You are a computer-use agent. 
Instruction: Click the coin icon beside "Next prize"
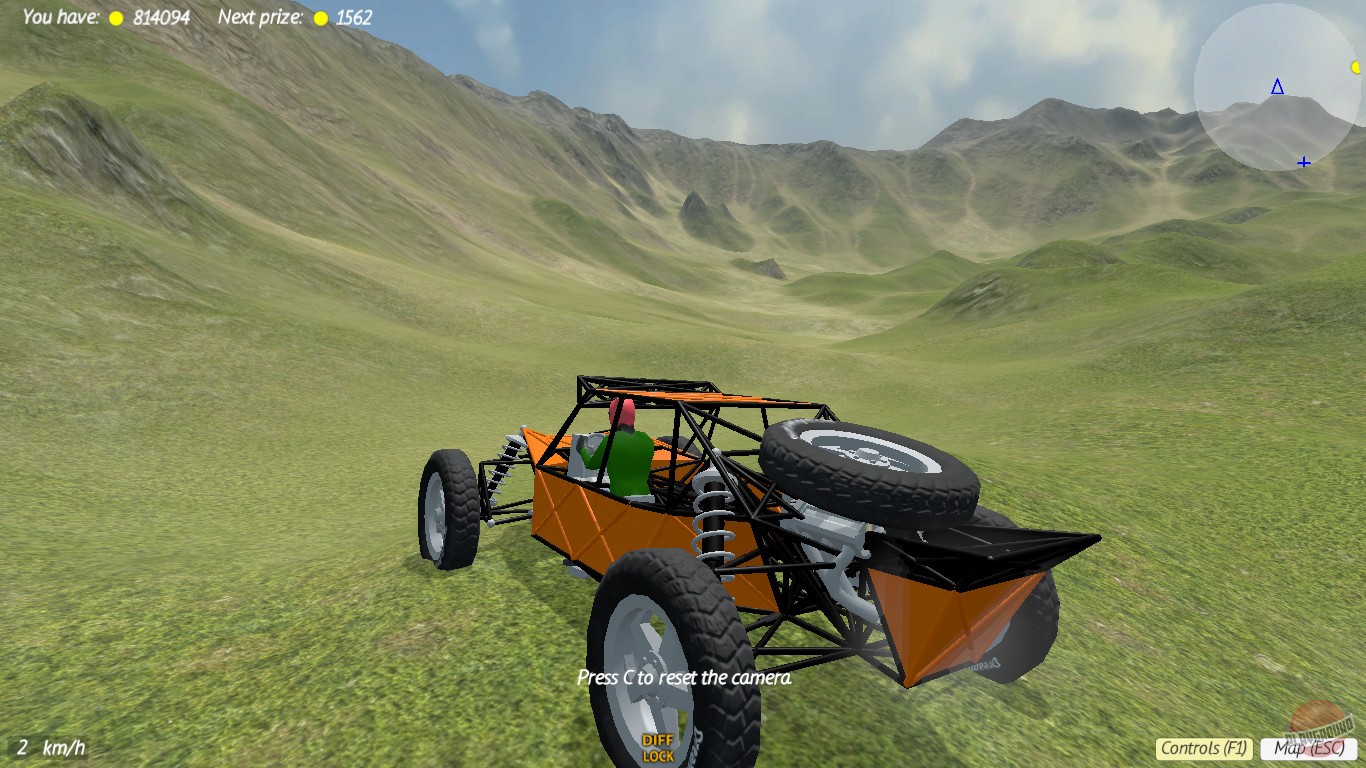click(319, 17)
